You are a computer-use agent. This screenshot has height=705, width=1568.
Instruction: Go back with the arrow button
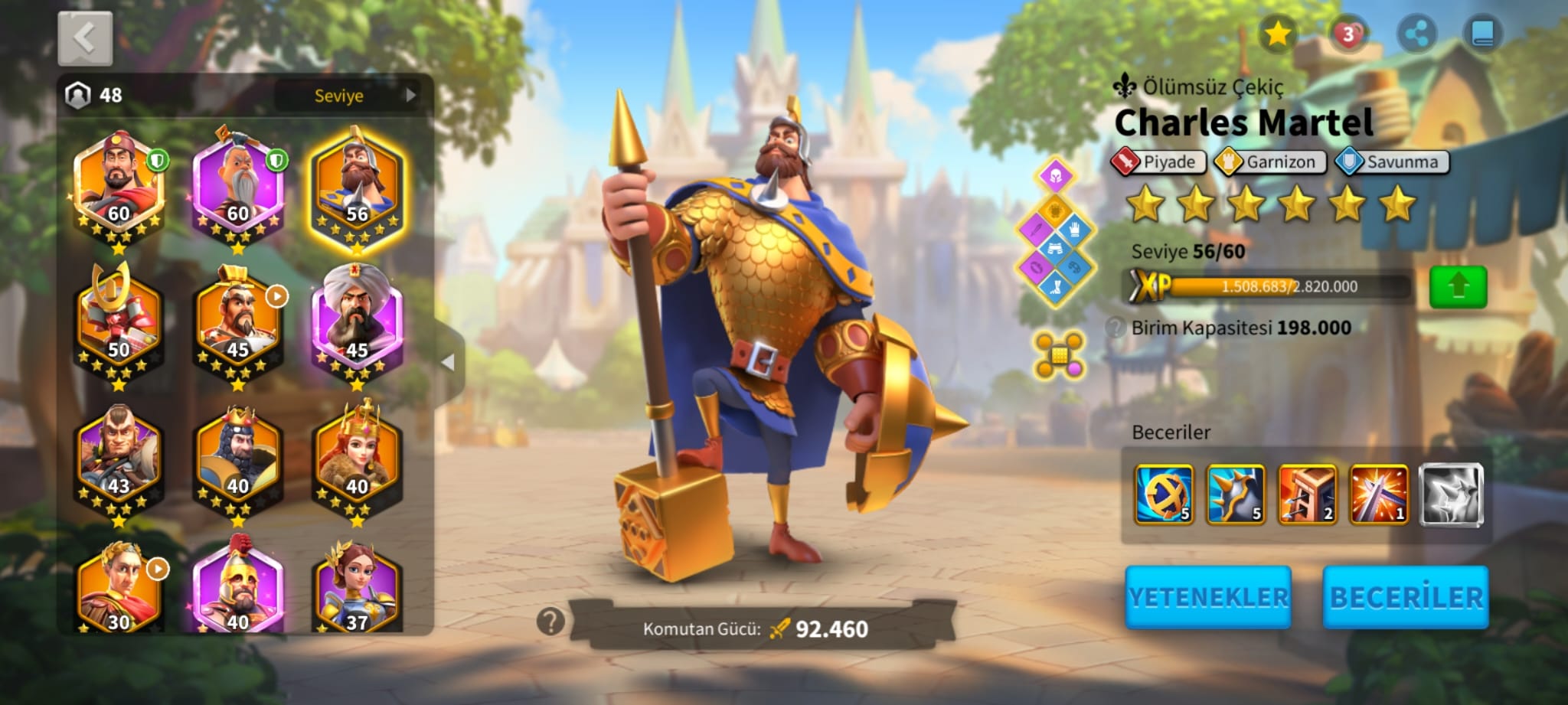(85, 38)
